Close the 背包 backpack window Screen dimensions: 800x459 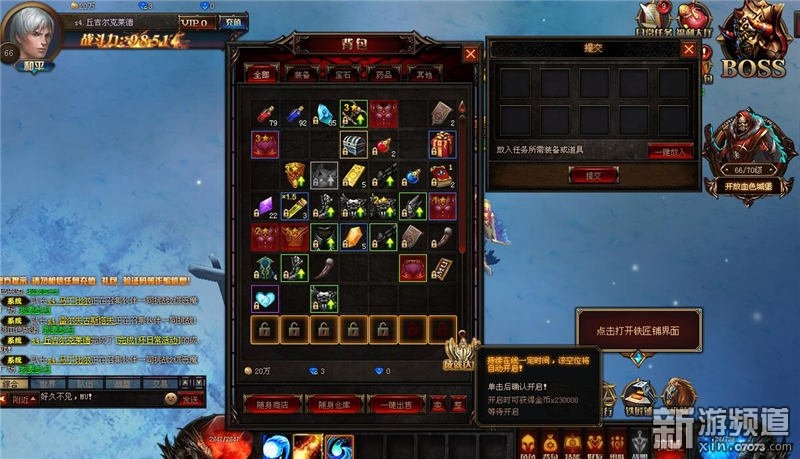click(471, 55)
